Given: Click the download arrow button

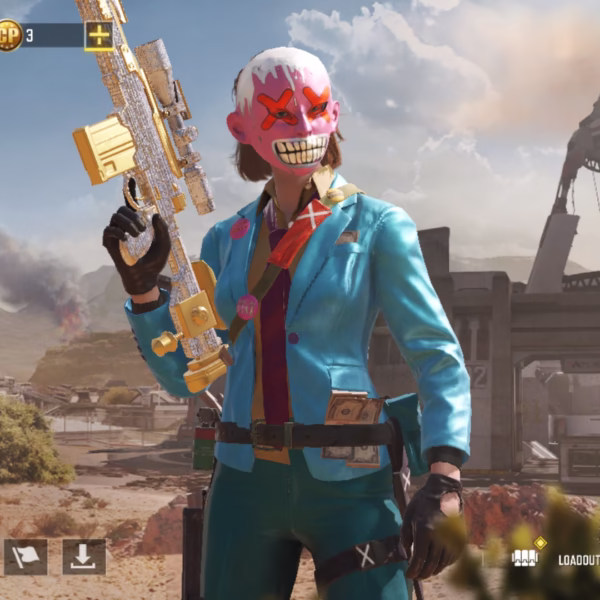Looking at the screenshot, I should coord(84,557).
